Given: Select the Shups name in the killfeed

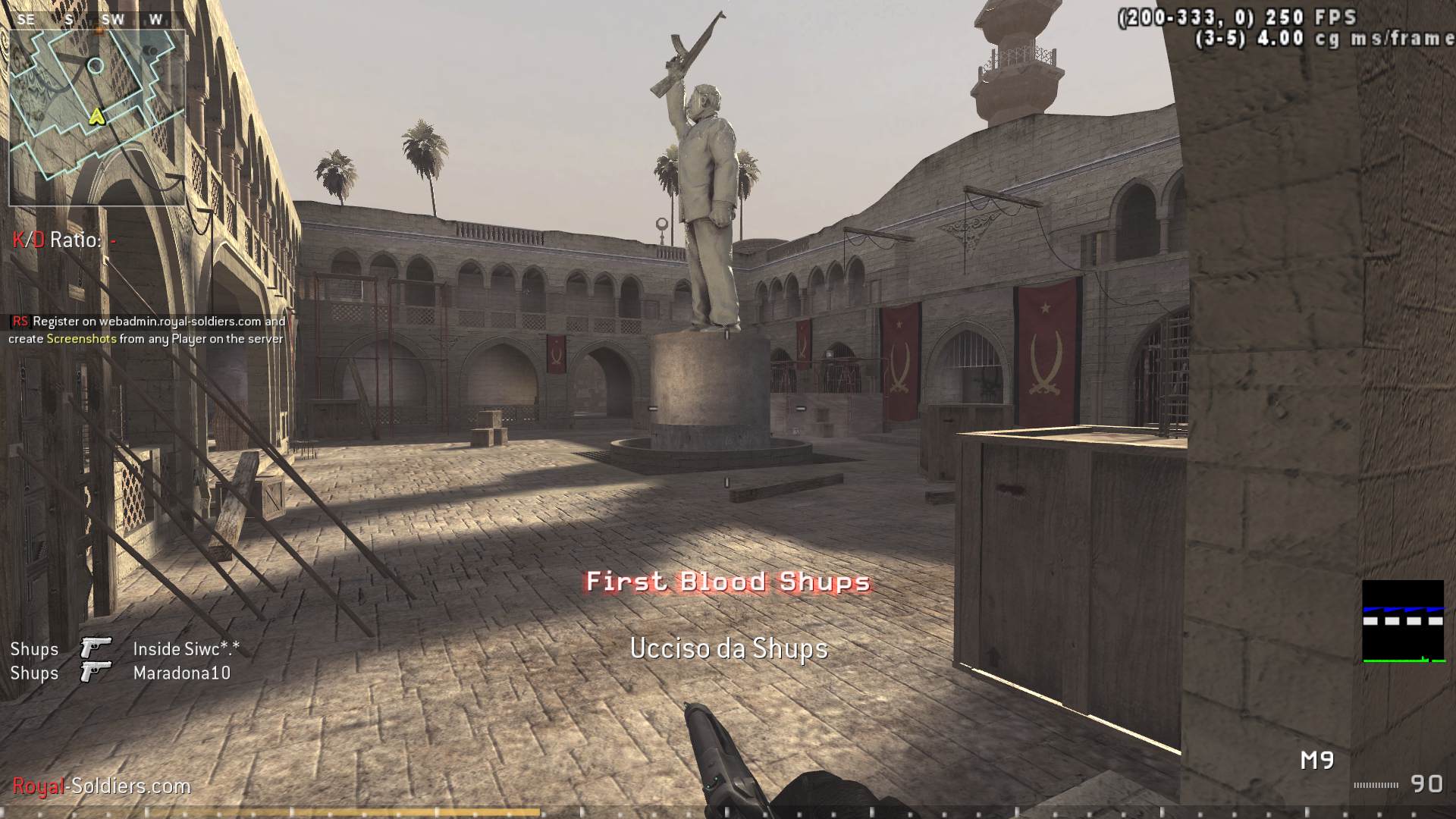Looking at the screenshot, I should pos(34,648).
